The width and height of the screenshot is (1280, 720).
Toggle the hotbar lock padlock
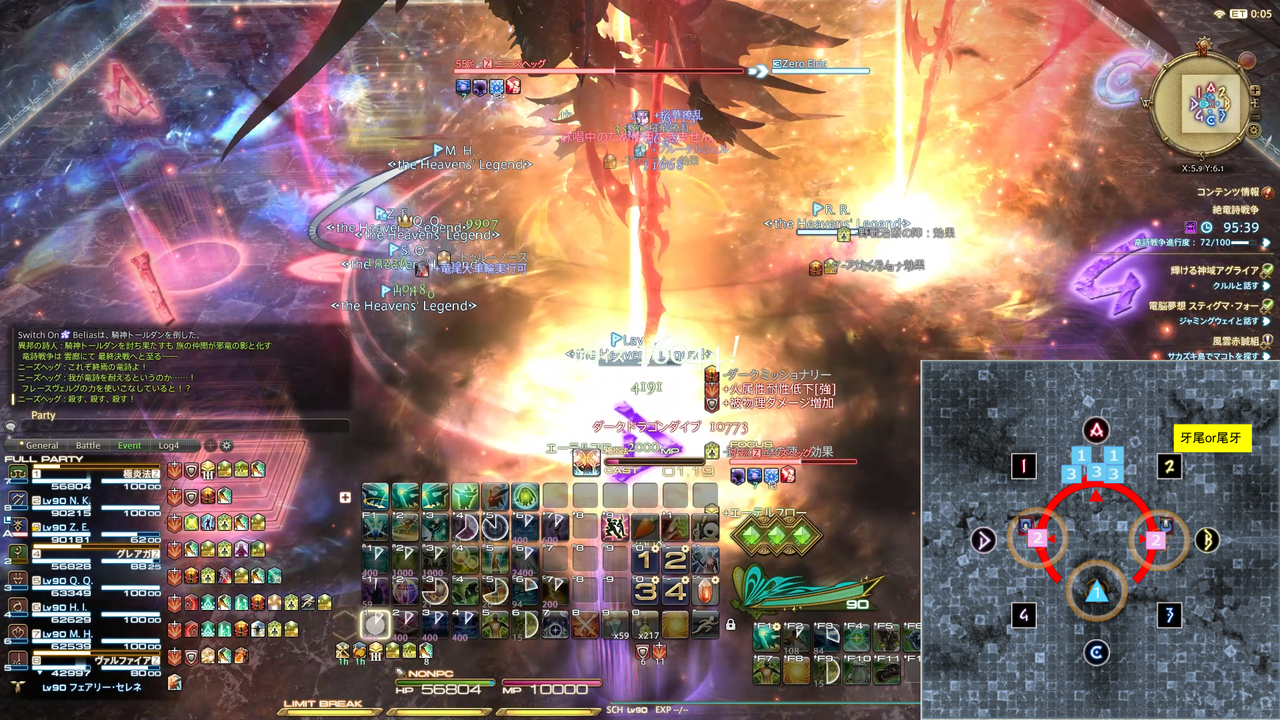(x=730, y=625)
